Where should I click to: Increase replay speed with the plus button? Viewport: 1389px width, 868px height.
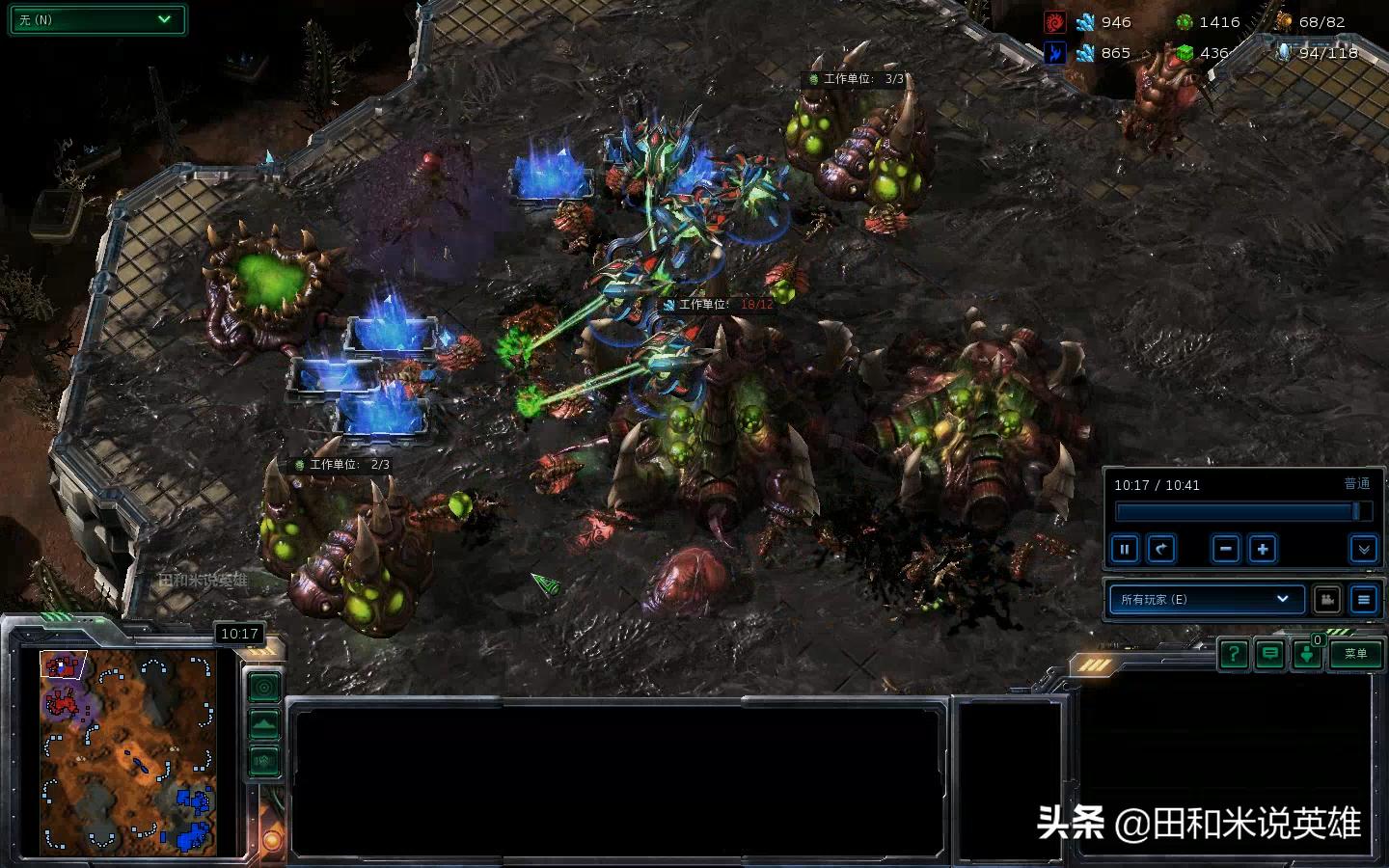(1263, 549)
